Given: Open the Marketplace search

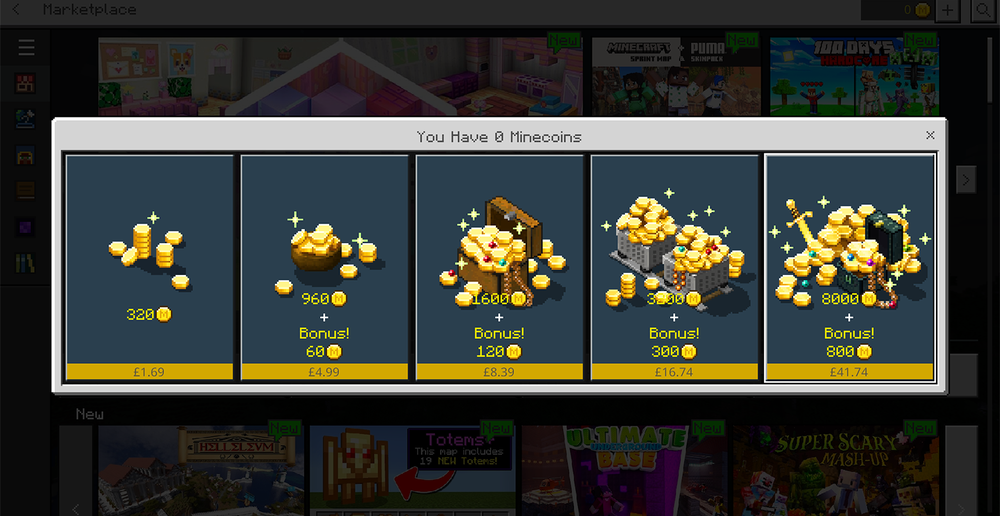Looking at the screenshot, I should [984, 10].
